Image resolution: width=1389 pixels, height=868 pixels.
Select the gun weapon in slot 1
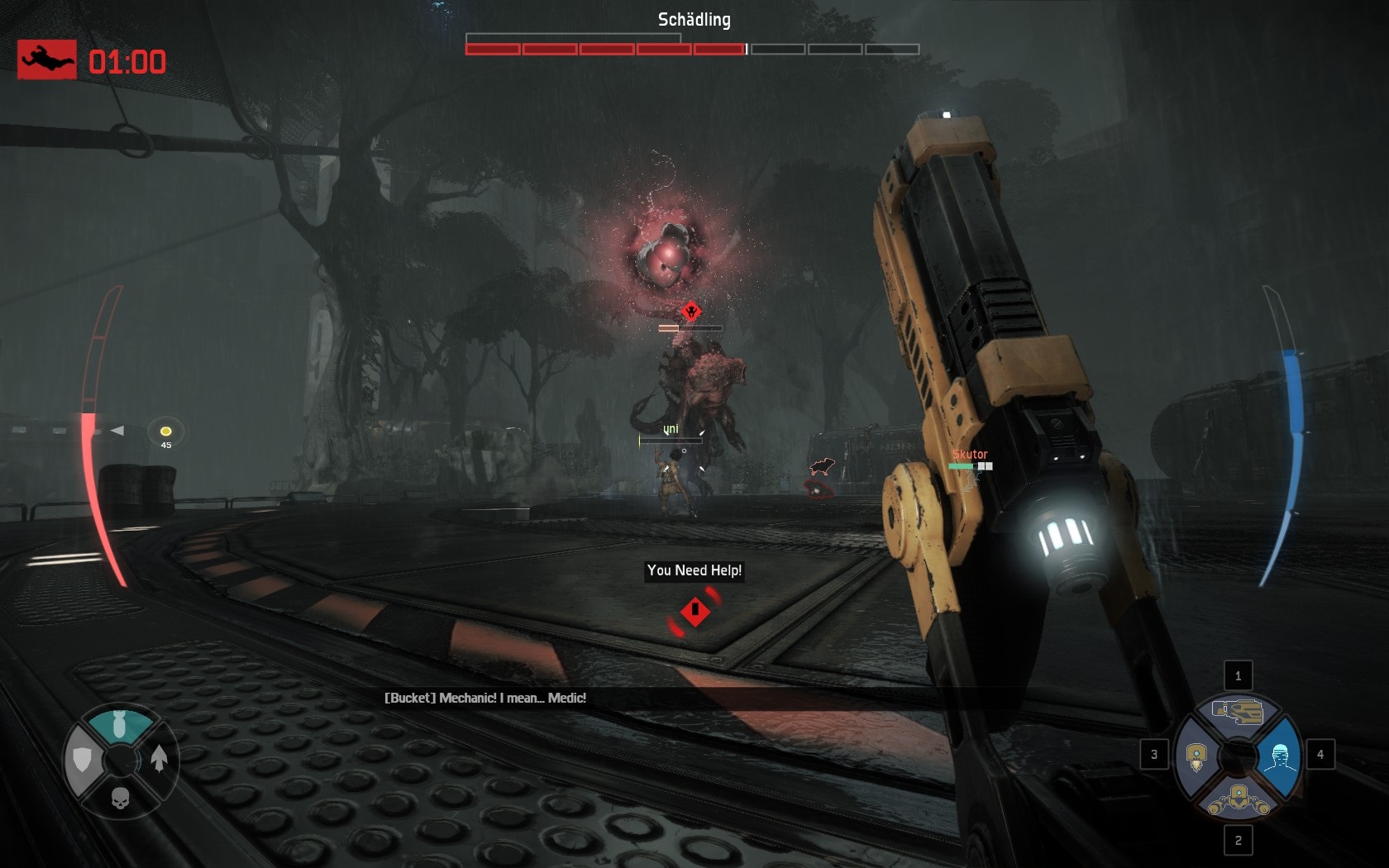pyautogui.click(x=1238, y=711)
